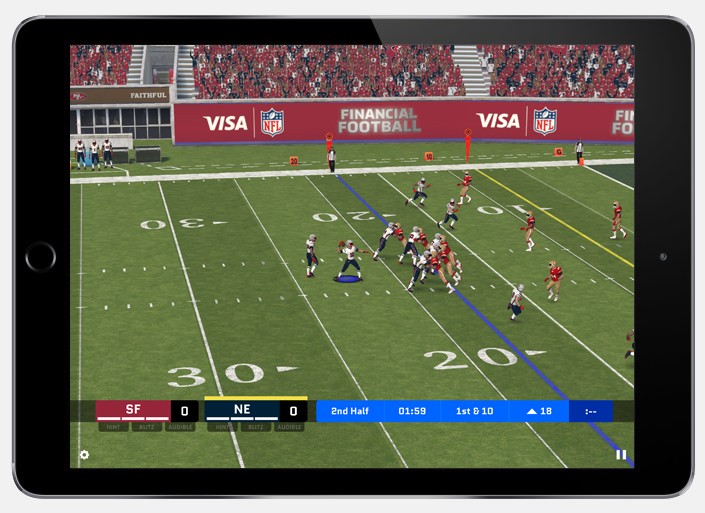The height and width of the screenshot is (513, 705).
Task: Use the HINT button under SF
Action: pyautogui.click(x=113, y=427)
